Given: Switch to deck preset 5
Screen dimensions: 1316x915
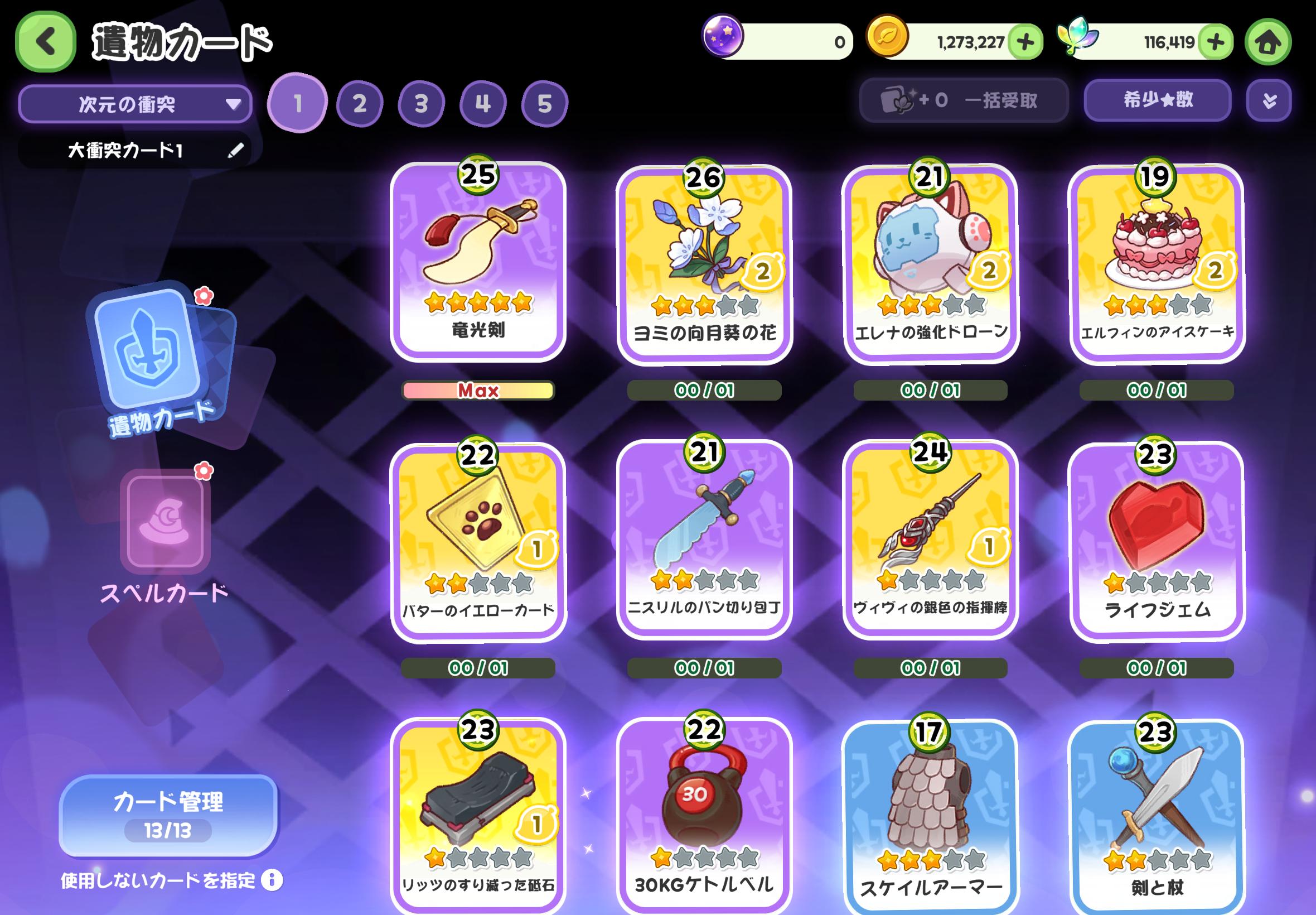Looking at the screenshot, I should [544, 104].
